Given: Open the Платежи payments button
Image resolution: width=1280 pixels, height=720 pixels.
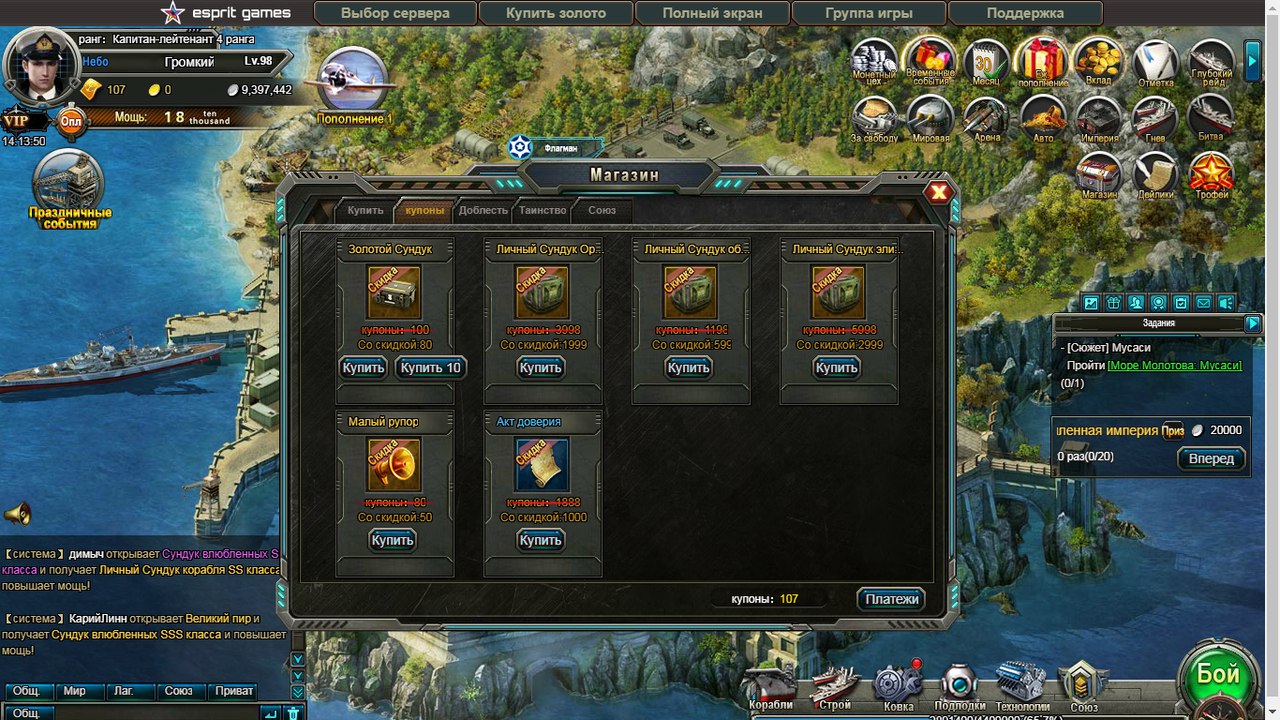Looking at the screenshot, I should click(x=891, y=599).
